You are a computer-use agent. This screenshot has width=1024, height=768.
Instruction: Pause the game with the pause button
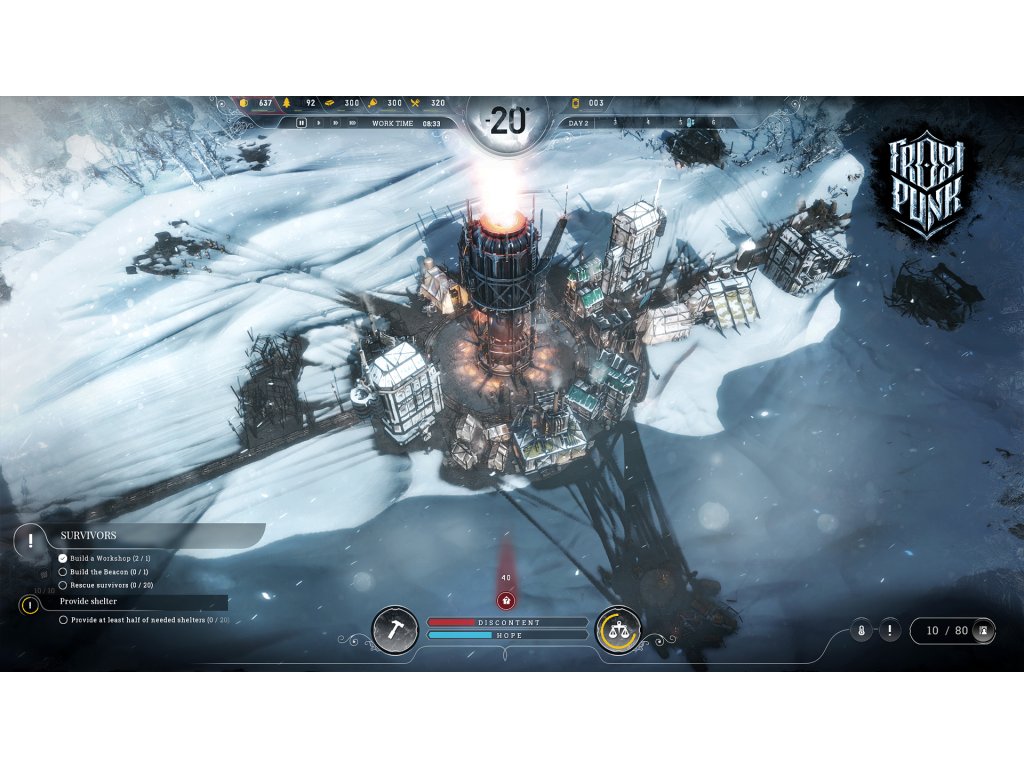tap(301, 123)
